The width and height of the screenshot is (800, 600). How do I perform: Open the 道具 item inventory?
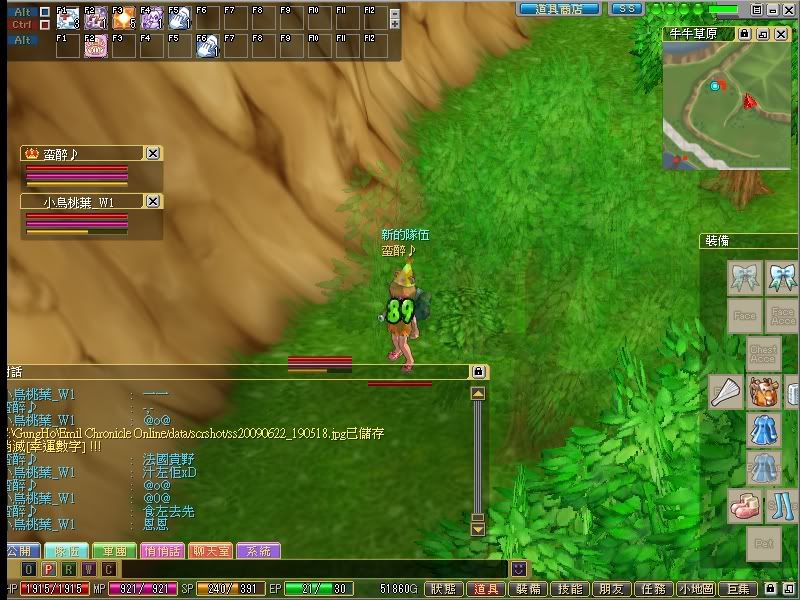point(486,590)
